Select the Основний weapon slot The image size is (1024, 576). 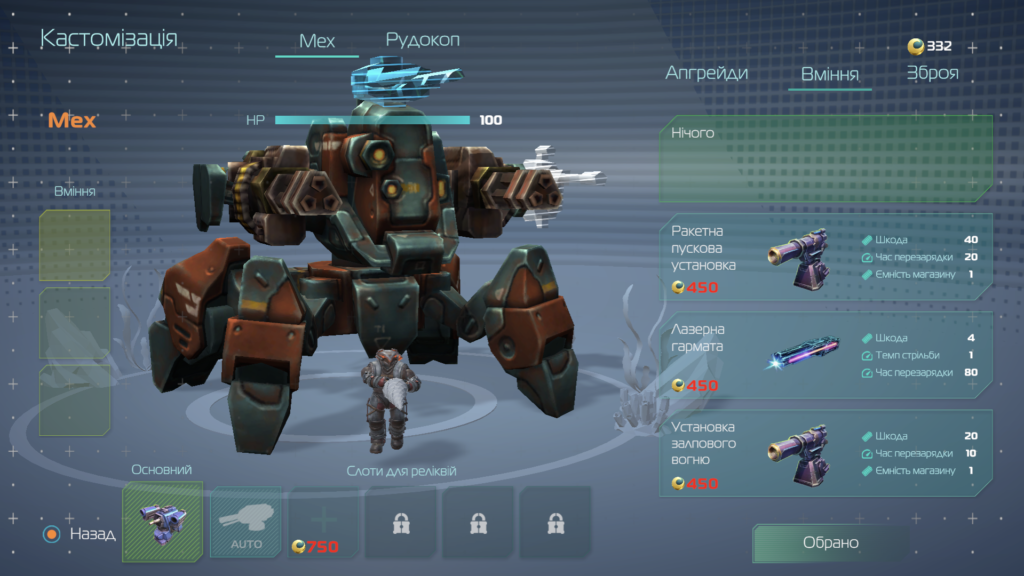coord(162,522)
